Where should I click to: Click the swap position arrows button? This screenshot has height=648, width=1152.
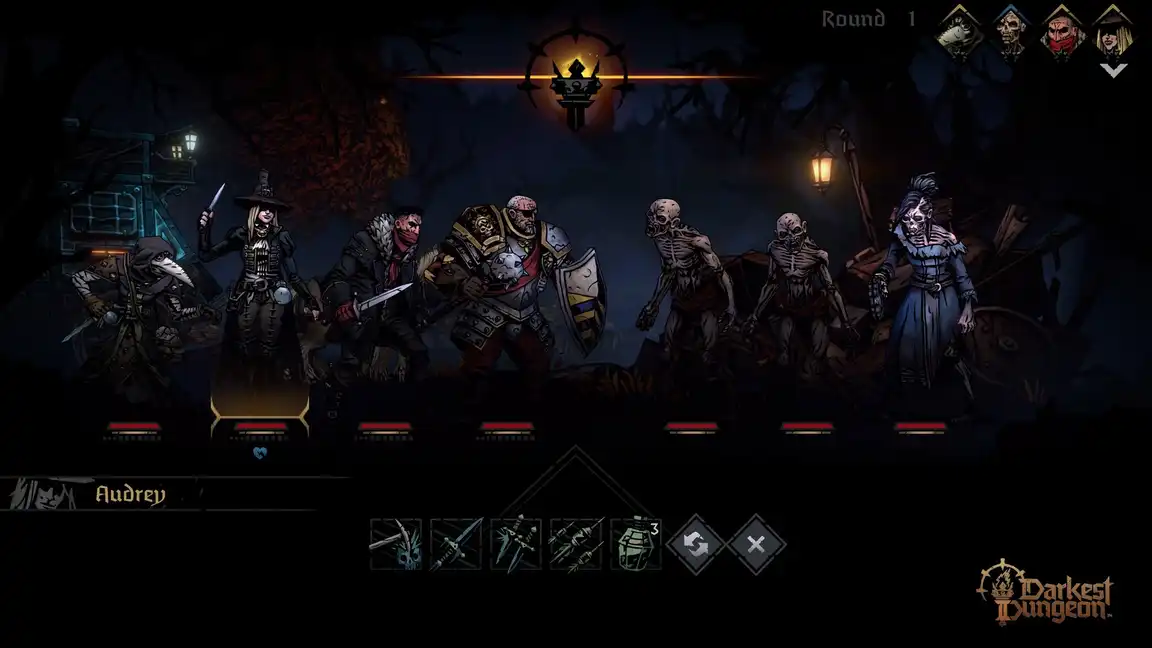coord(696,544)
